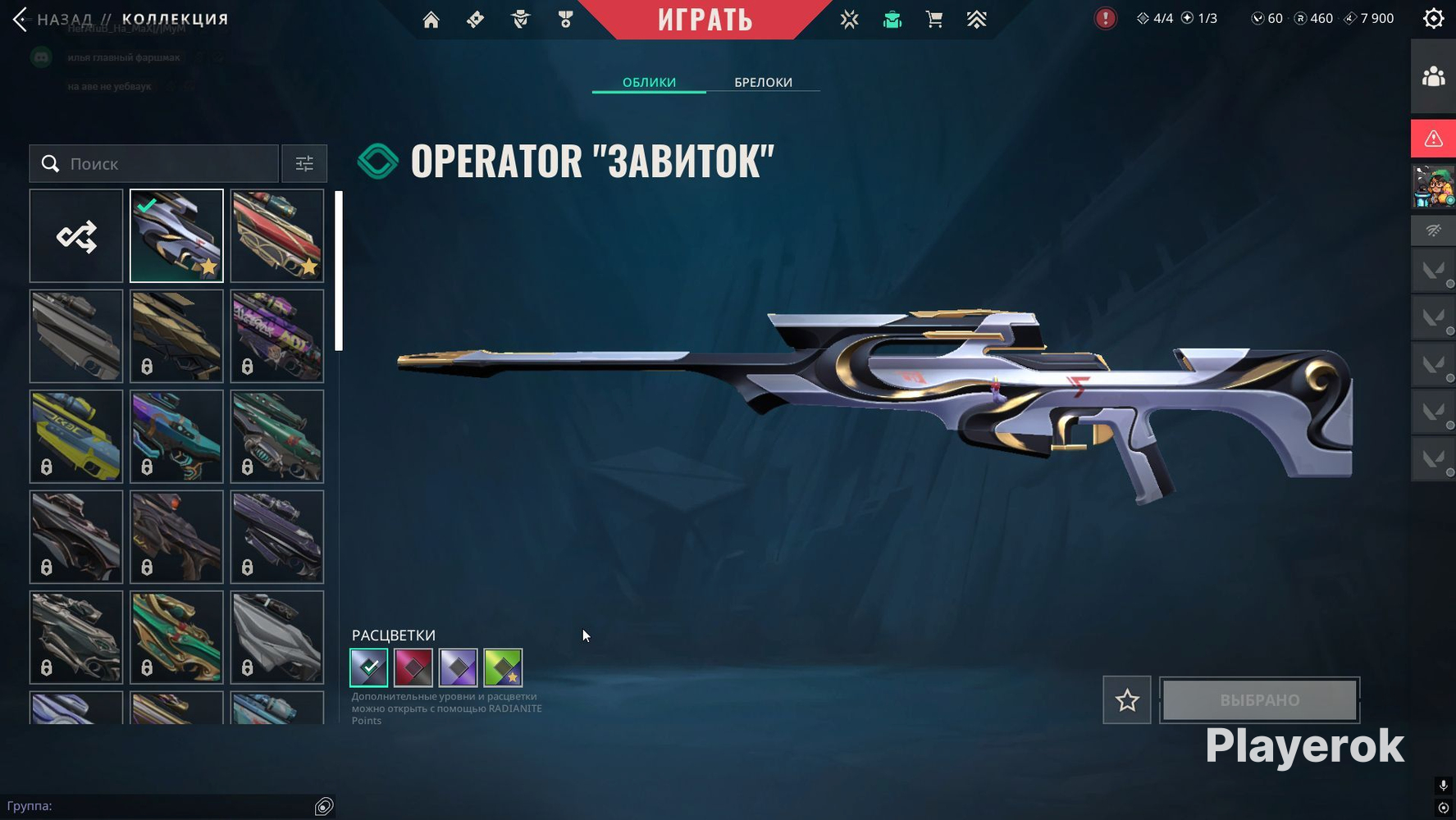Open the social friends panel icon
1456x820 pixels.
point(1433,77)
